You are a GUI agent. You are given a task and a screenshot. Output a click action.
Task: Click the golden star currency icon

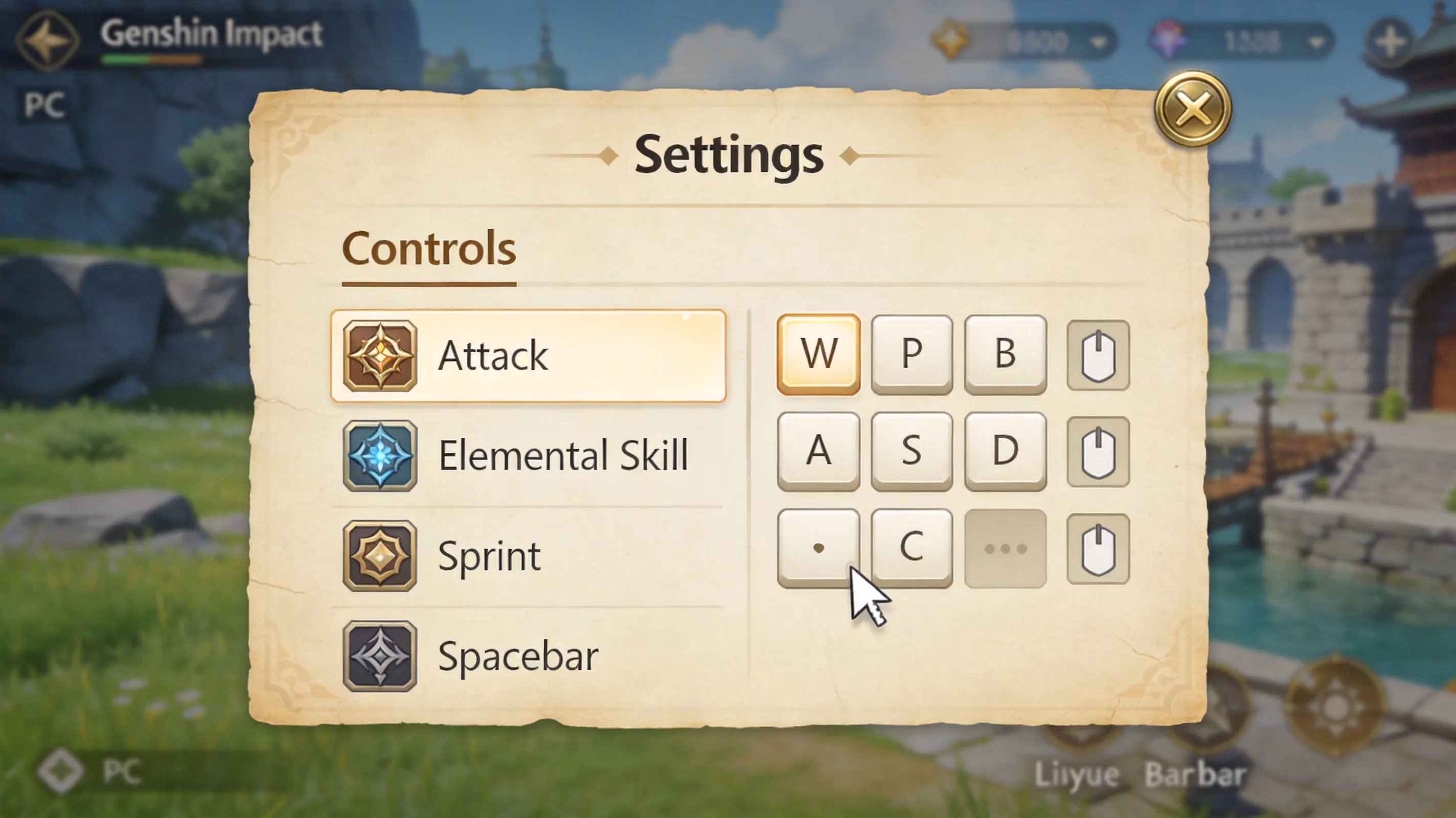951,41
